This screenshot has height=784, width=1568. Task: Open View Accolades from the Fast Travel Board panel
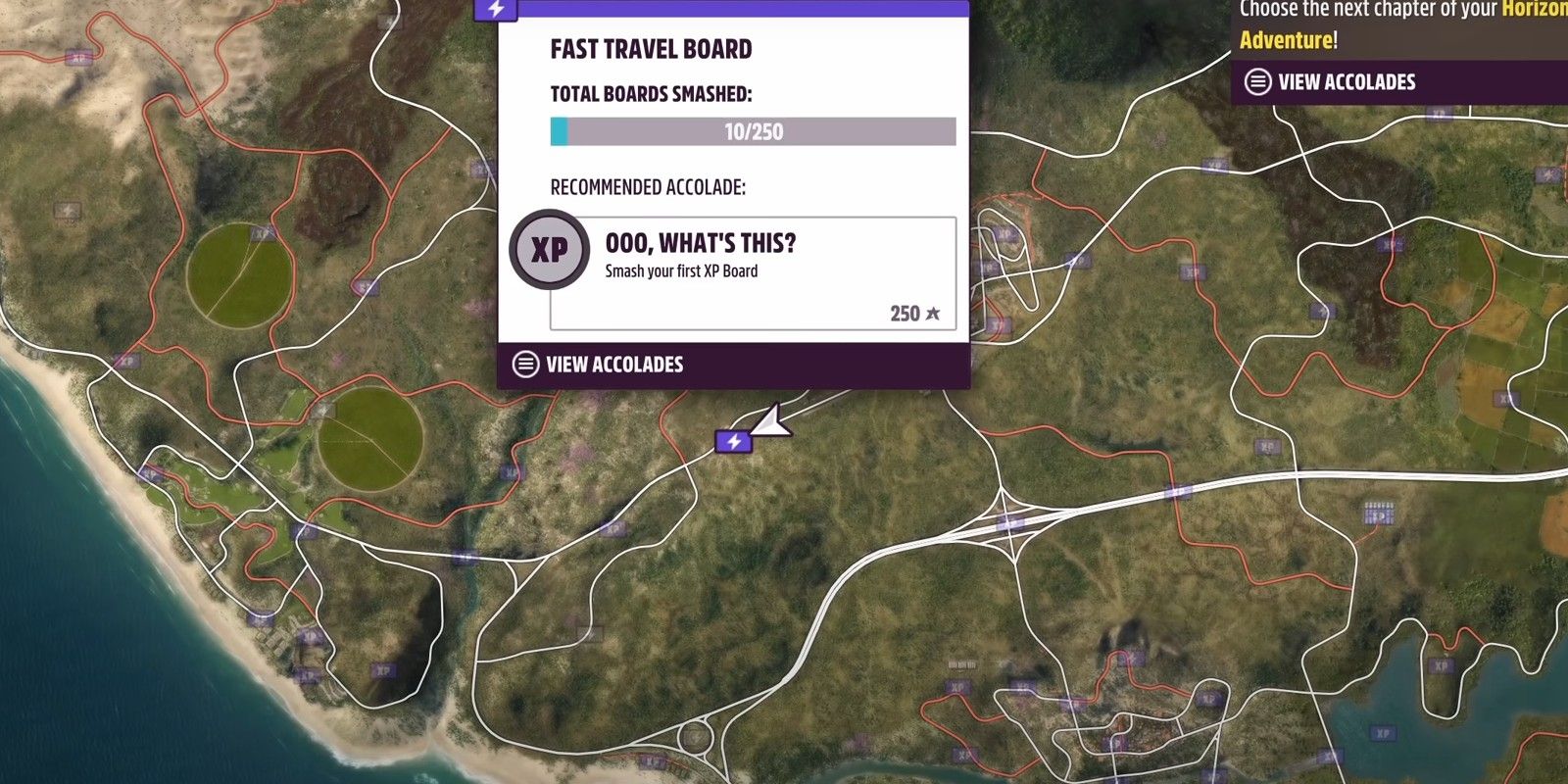coord(615,364)
